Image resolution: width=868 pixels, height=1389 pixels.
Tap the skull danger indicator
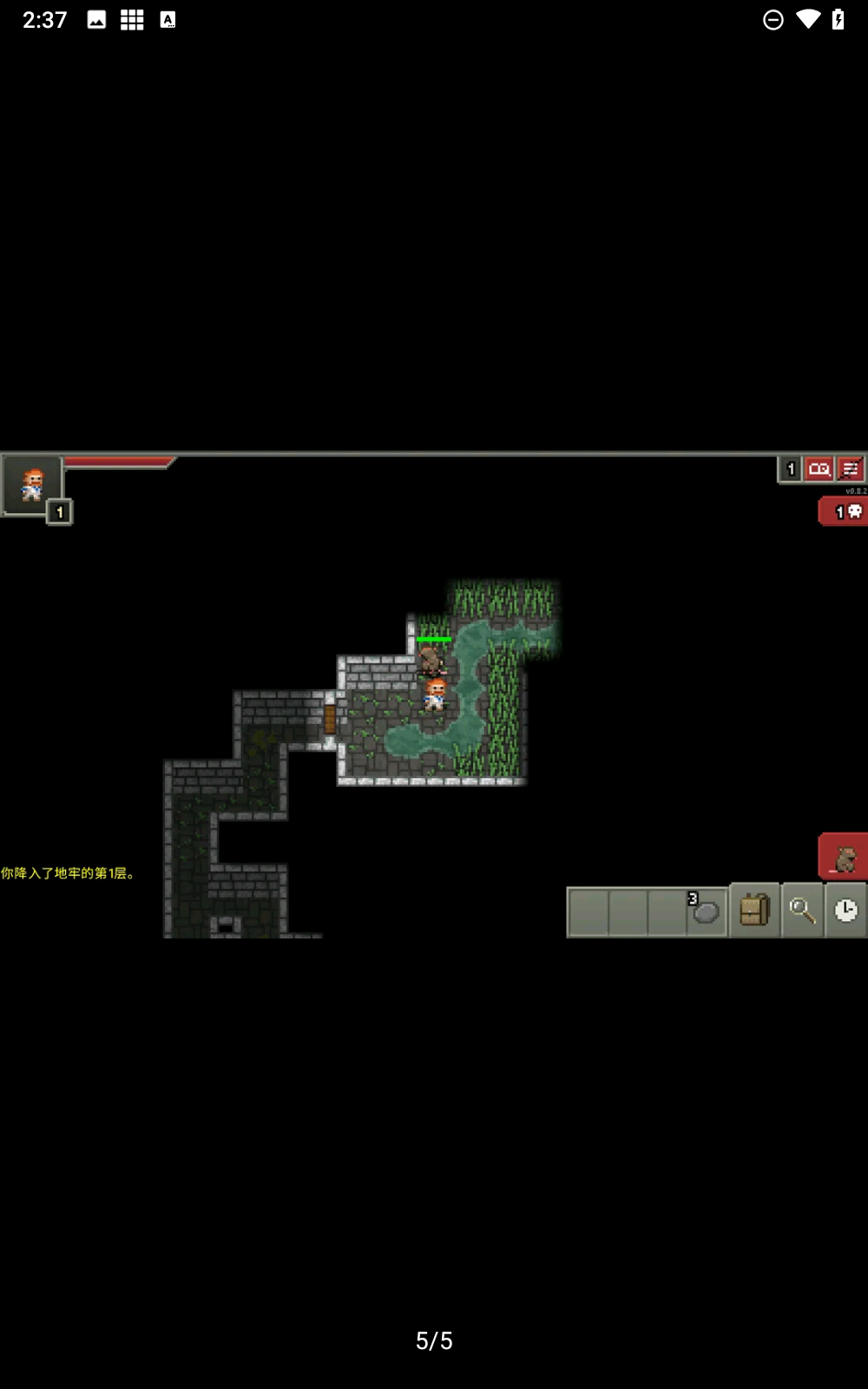point(845,511)
